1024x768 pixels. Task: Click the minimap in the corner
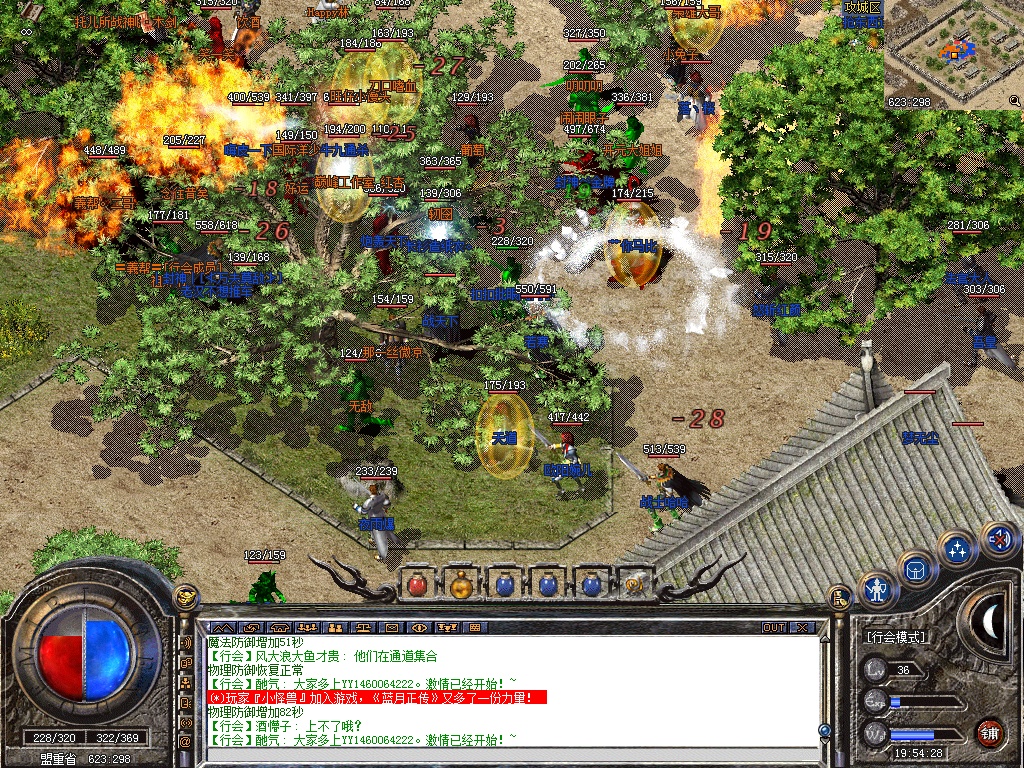pos(953,55)
